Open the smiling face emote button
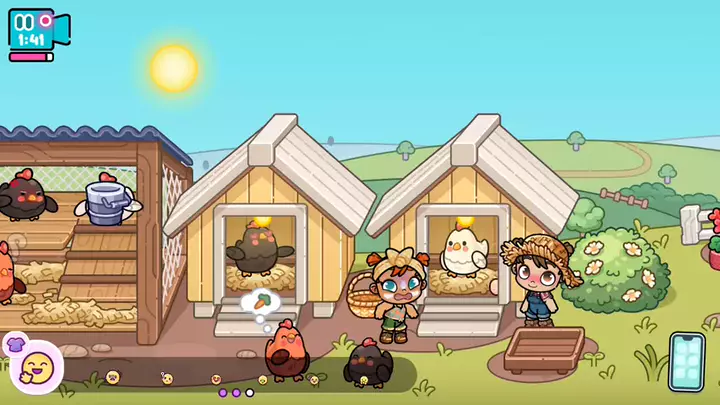Viewport: 720px width, 405px height. (39, 366)
